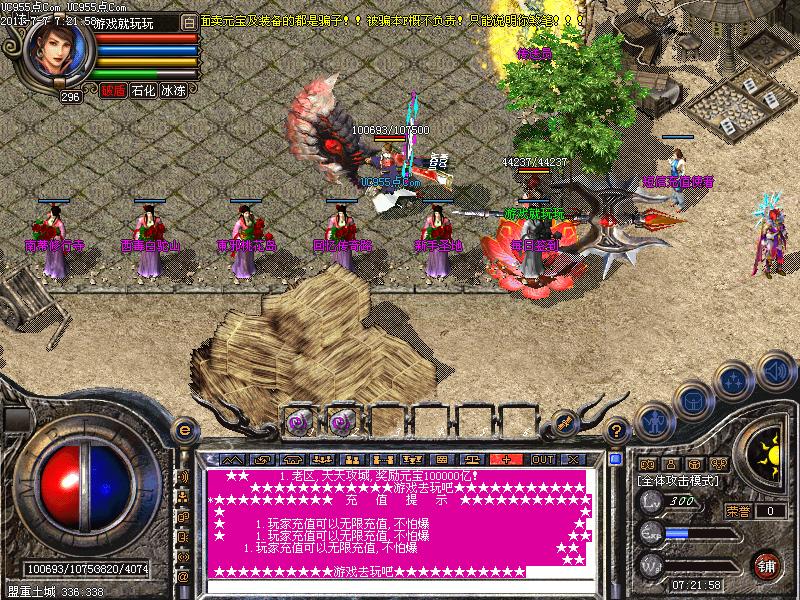The width and height of the screenshot is (800, 600).
Task: Toggle the 冰冻 skill button
Action: tap(173, 90)
